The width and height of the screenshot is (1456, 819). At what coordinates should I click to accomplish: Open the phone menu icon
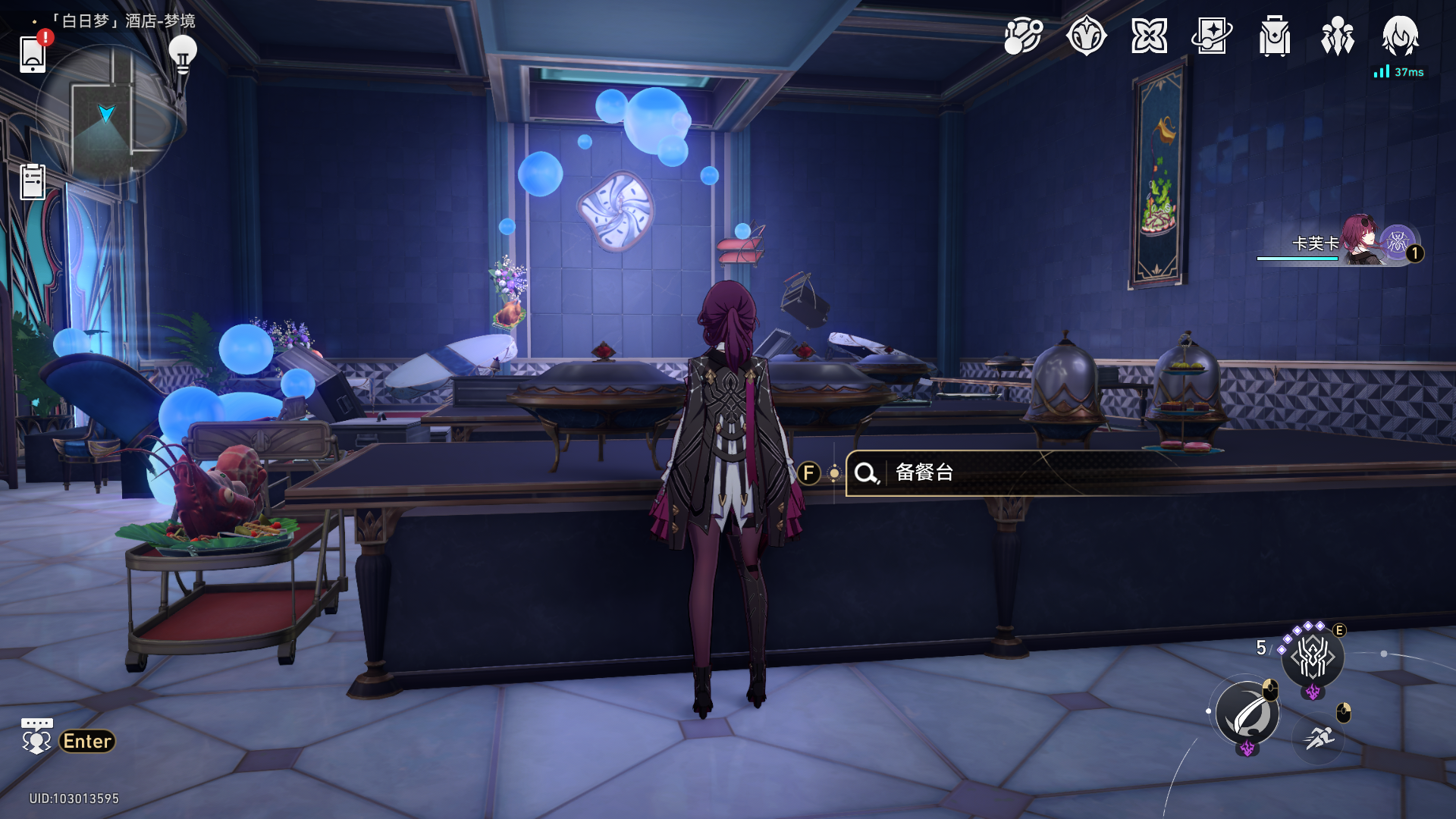coord(33,53)
